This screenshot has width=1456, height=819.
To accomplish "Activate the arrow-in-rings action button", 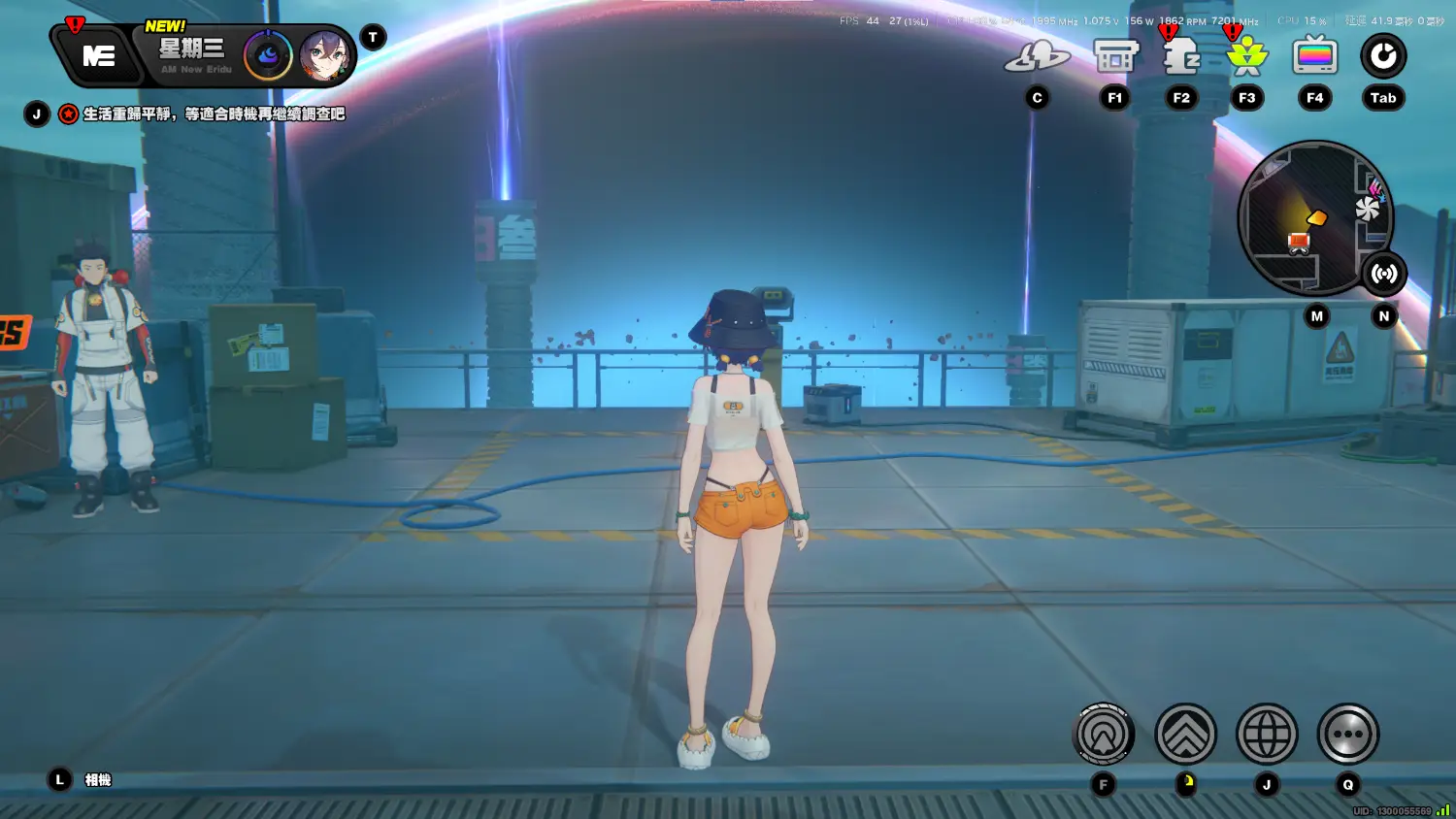I will pos(1104,734).
